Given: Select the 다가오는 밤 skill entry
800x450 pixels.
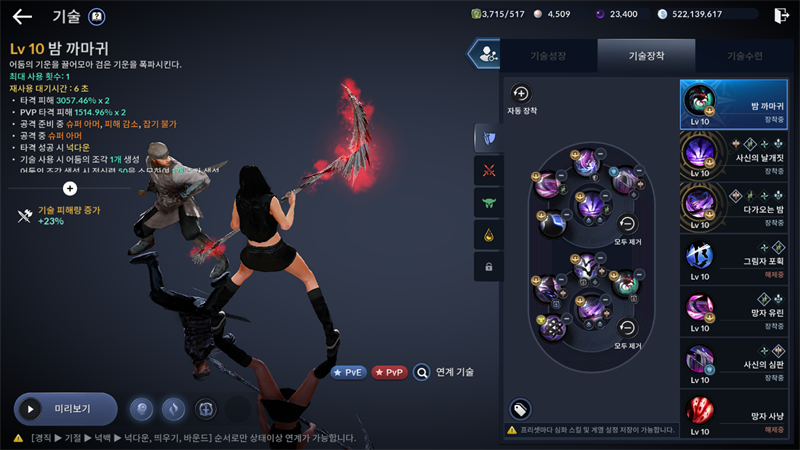Looking at the screenshot, I should [738, 205].
